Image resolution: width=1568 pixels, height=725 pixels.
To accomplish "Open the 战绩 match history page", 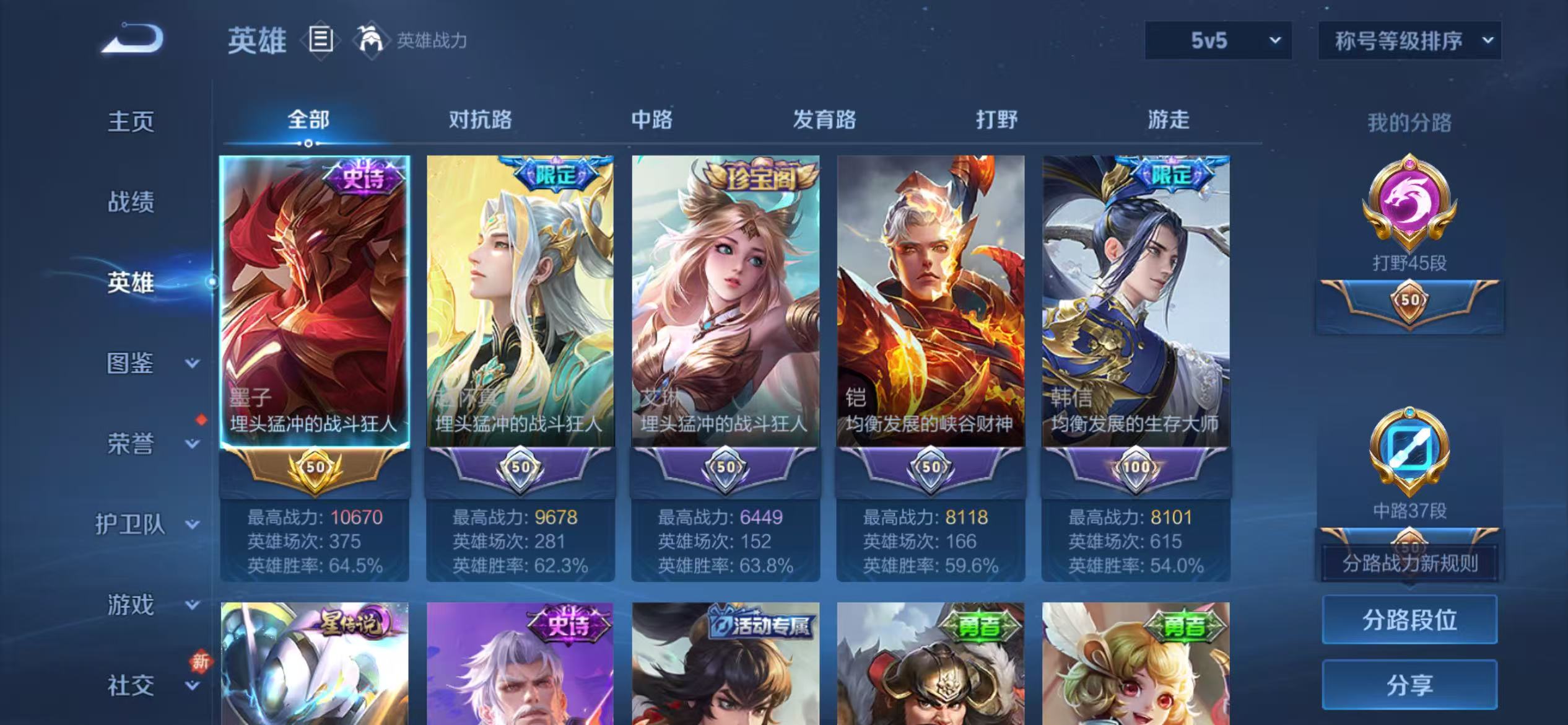I will [x=132, y=203].
